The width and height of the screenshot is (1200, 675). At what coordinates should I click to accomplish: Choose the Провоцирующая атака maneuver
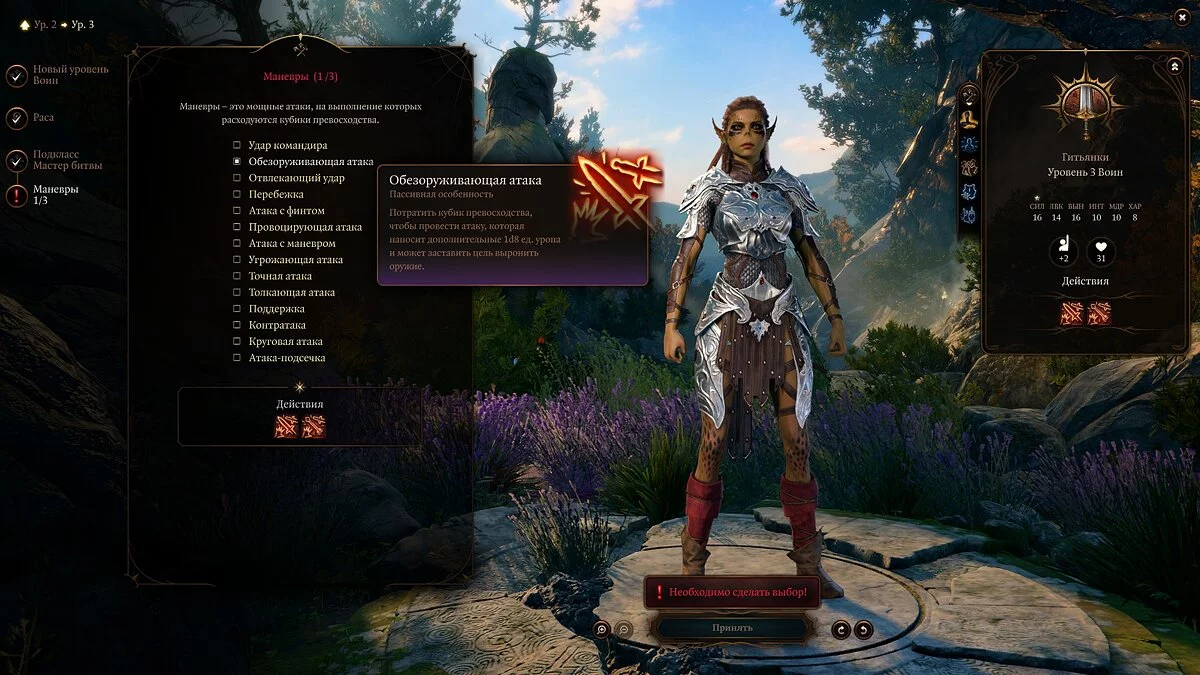(237, 227)
